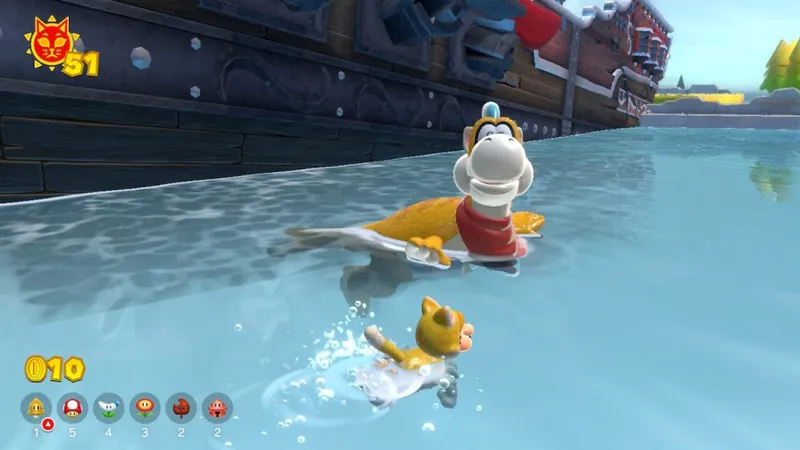Select the Super Bell power-up slot
Image resolution: width=800 pixels, height=450 pixels.
(36, 407)
